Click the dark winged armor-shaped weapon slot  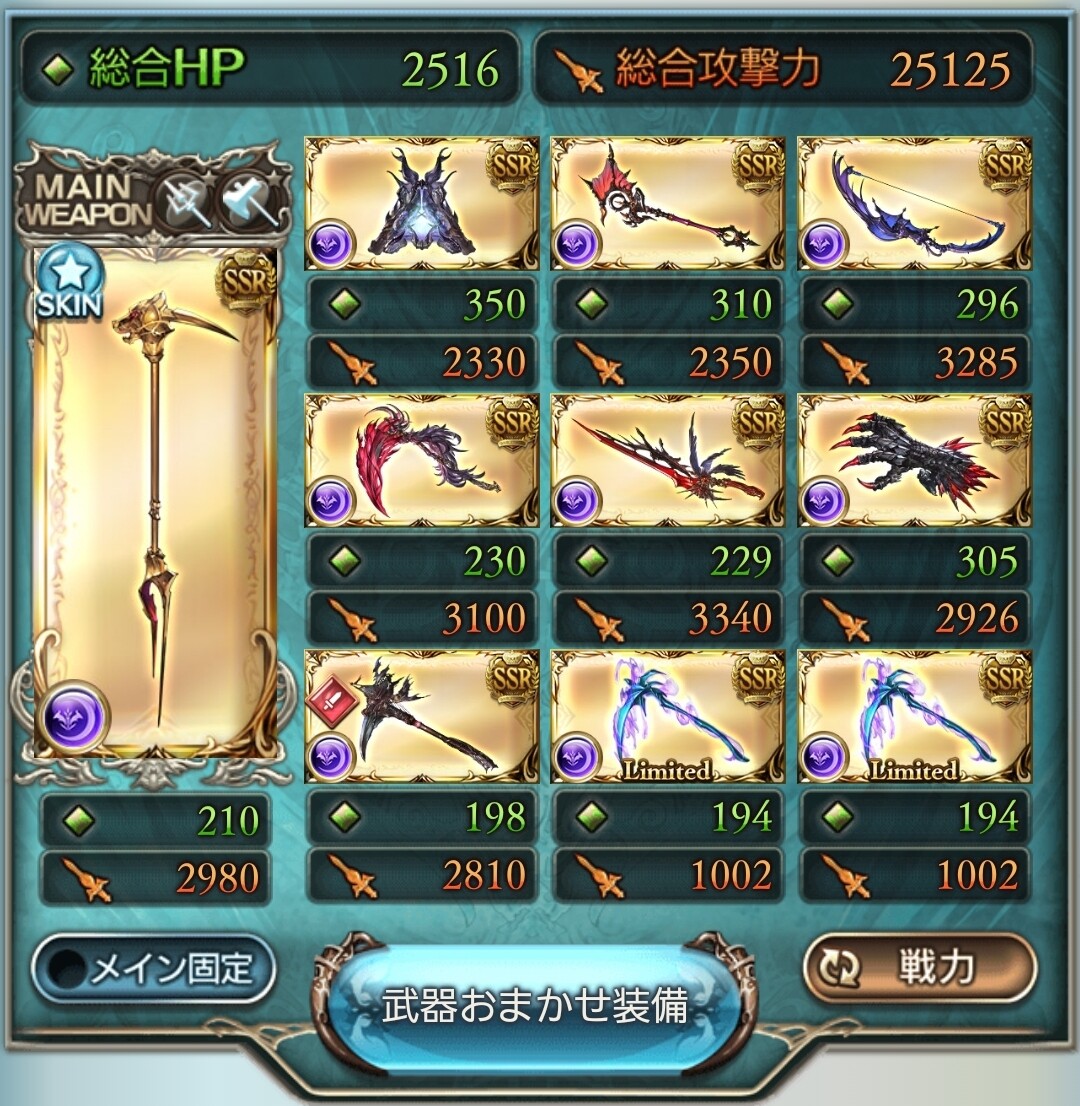pyautogui.click(x=421, y=204)
